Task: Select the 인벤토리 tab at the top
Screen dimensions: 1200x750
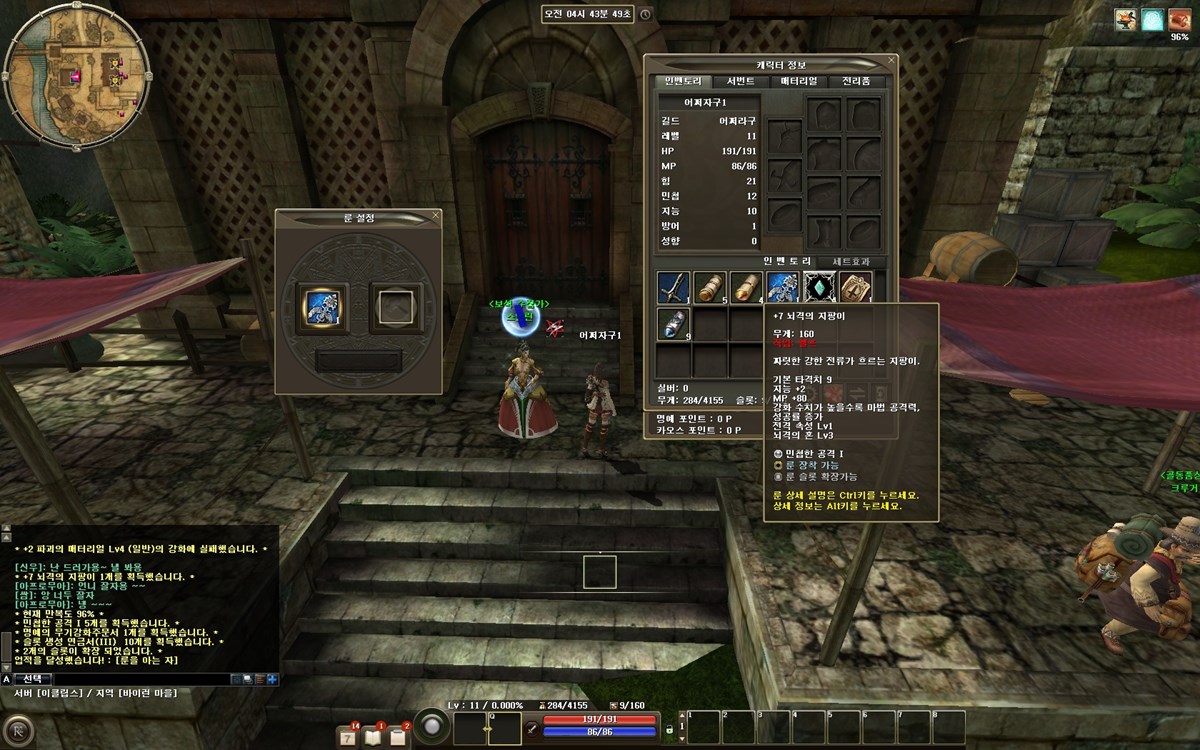Action: pyautogui.click(x=683, y=81)
